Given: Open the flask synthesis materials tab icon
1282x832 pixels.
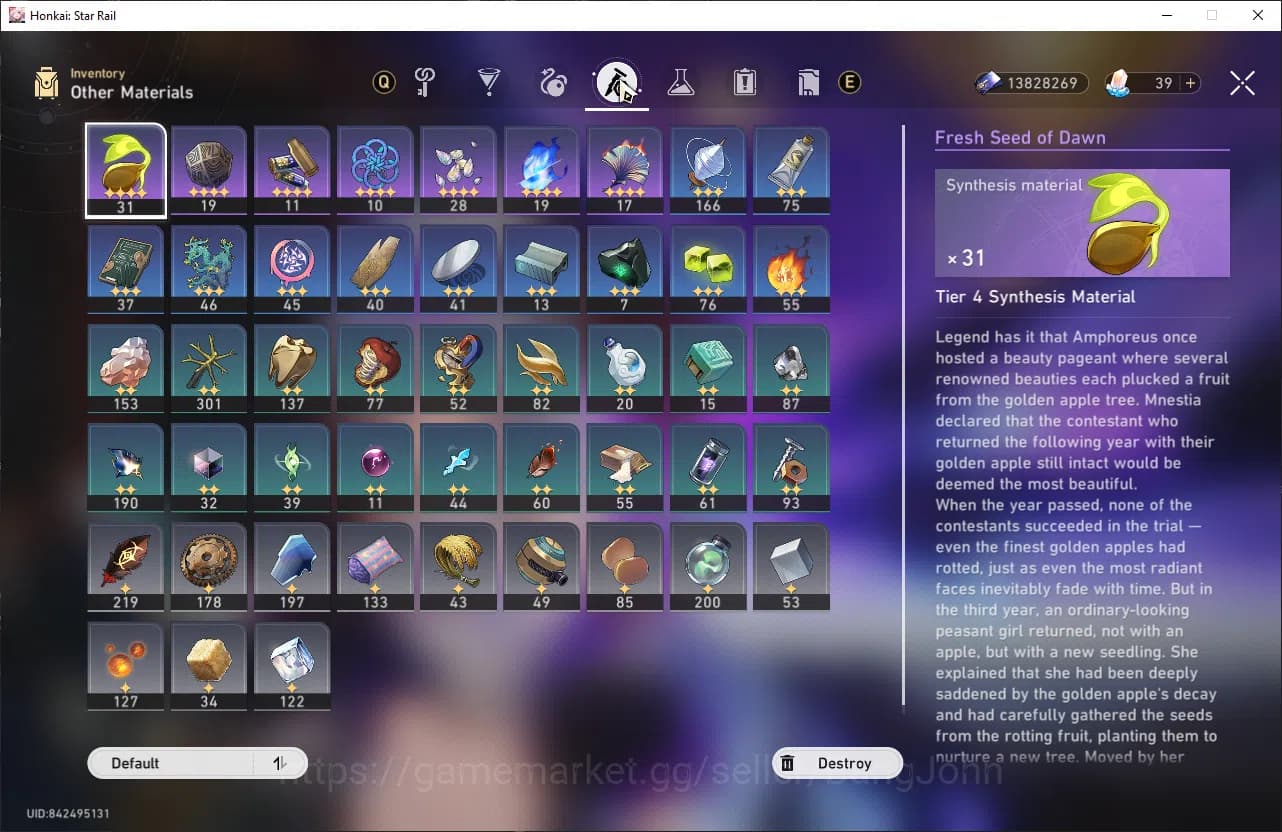Looking at the screenshot, I should tap(681, 83).
